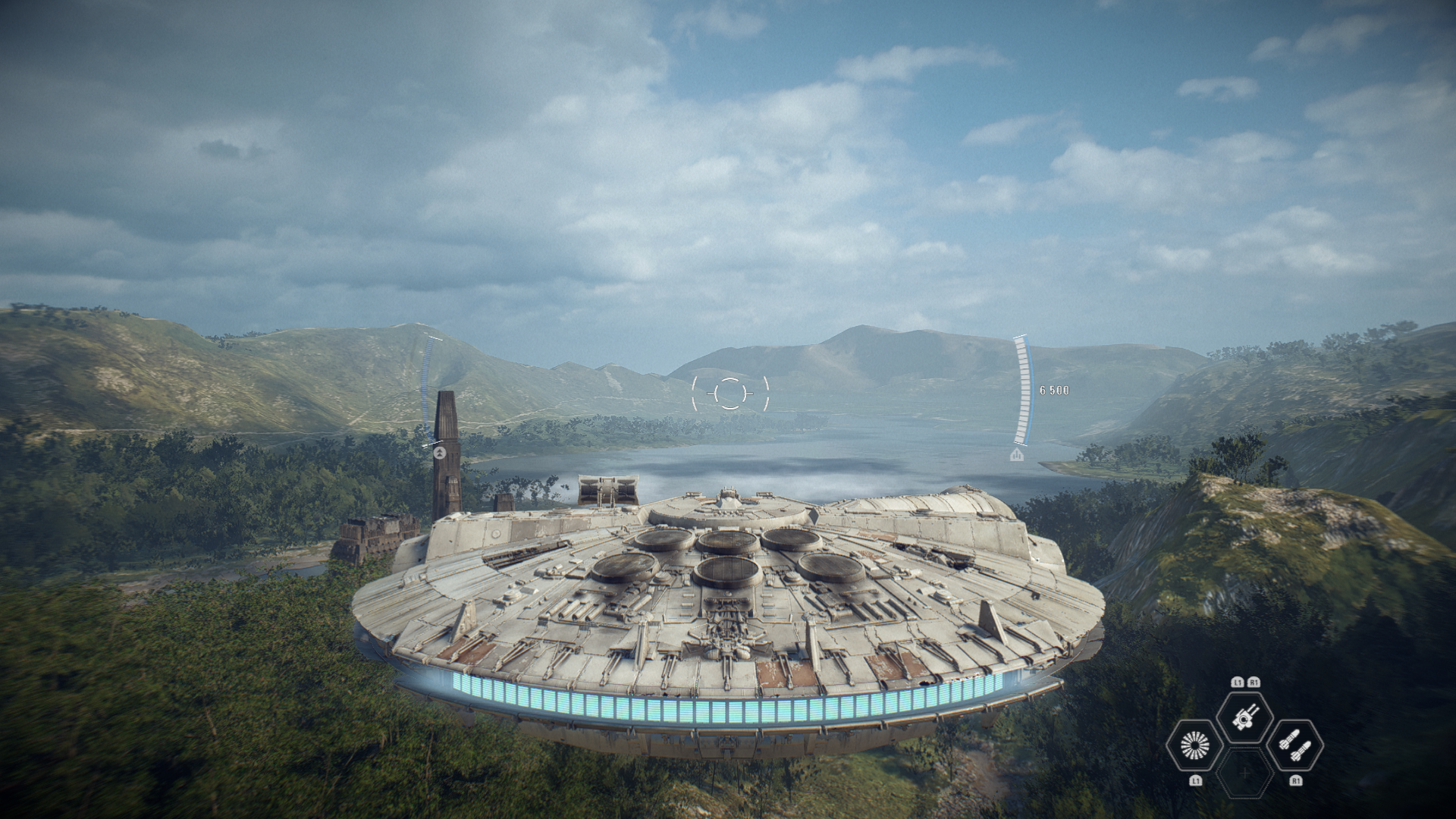Fire the twin concussion missiles ability
Image resolution: width=1456 pixels, height=819 pixels.
(x=1294, y=746)
